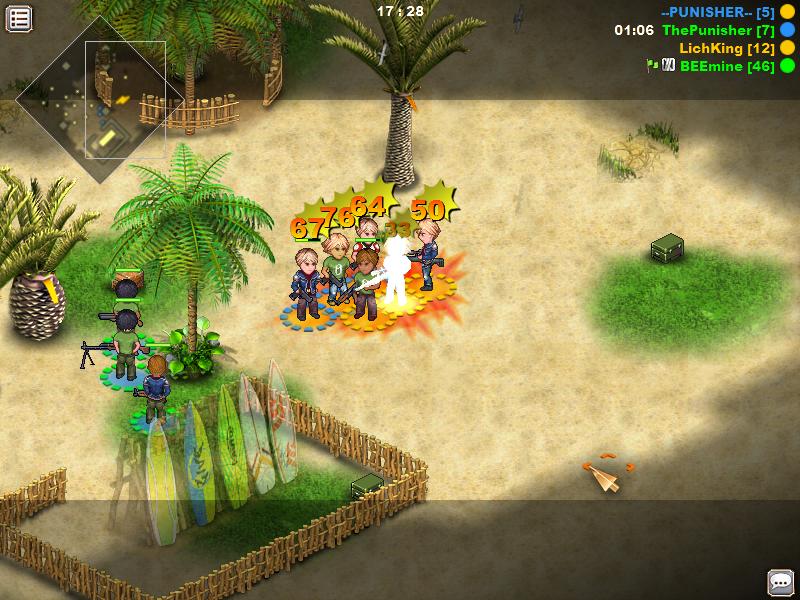
Task: Click the diamond-shaped minimap
Action: pyautogui.click(x=98, y=99)
